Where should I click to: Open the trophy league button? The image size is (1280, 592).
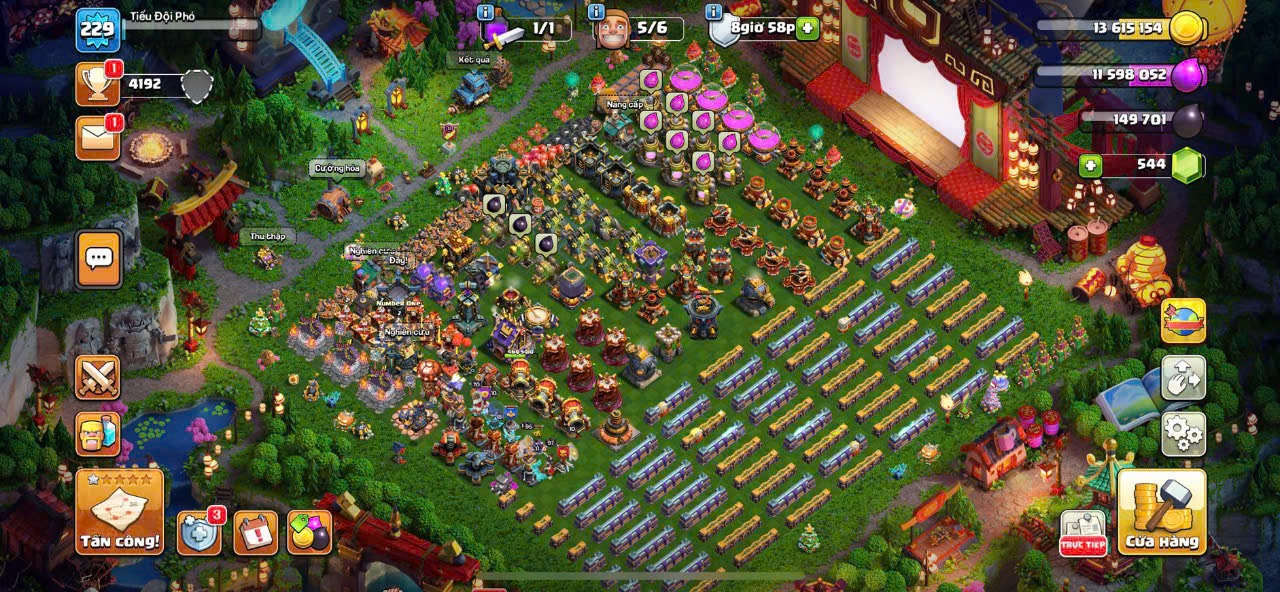point(98,85)
